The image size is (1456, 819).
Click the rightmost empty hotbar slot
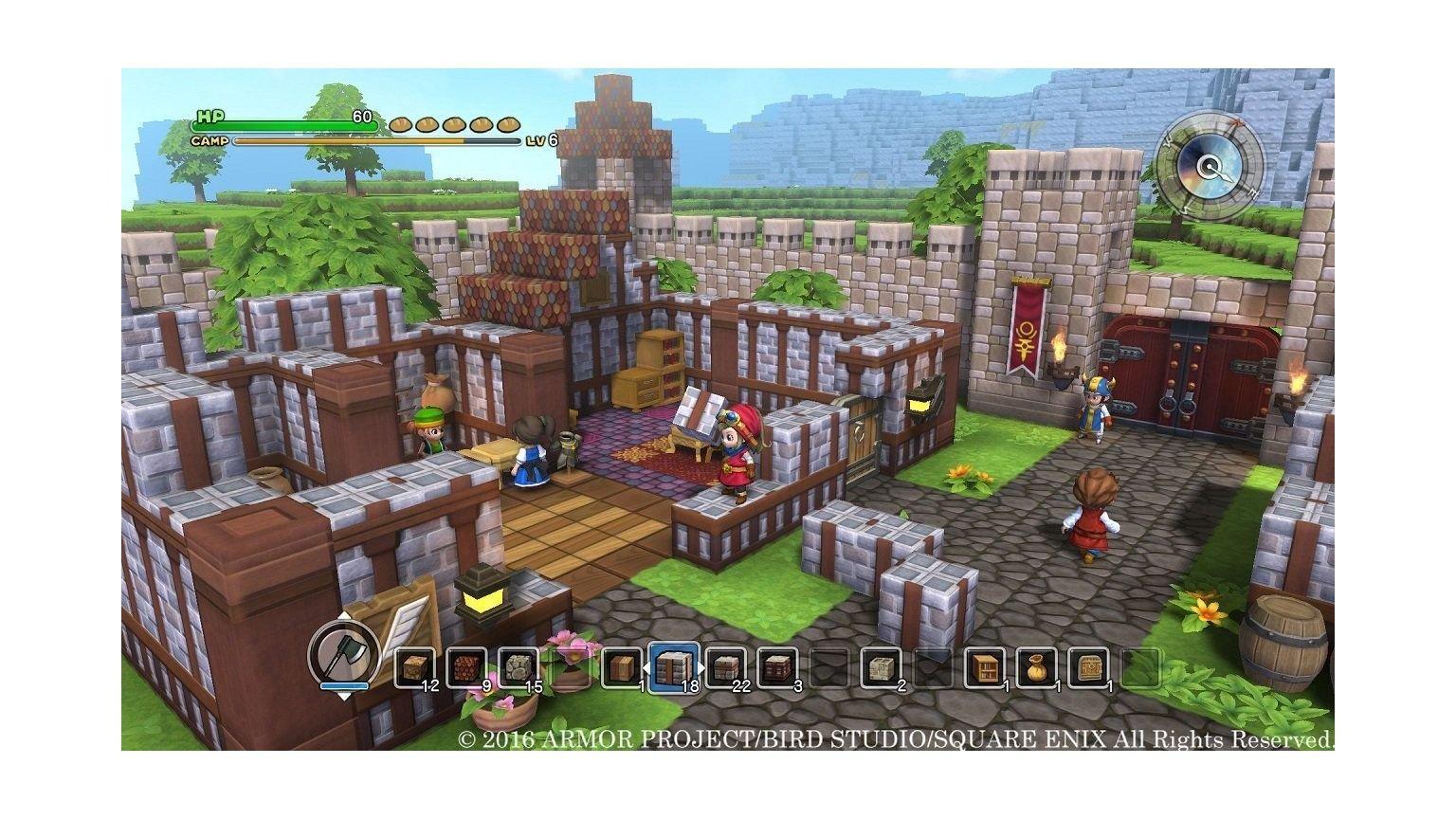pyautogui.click(x=1141, y=665)
